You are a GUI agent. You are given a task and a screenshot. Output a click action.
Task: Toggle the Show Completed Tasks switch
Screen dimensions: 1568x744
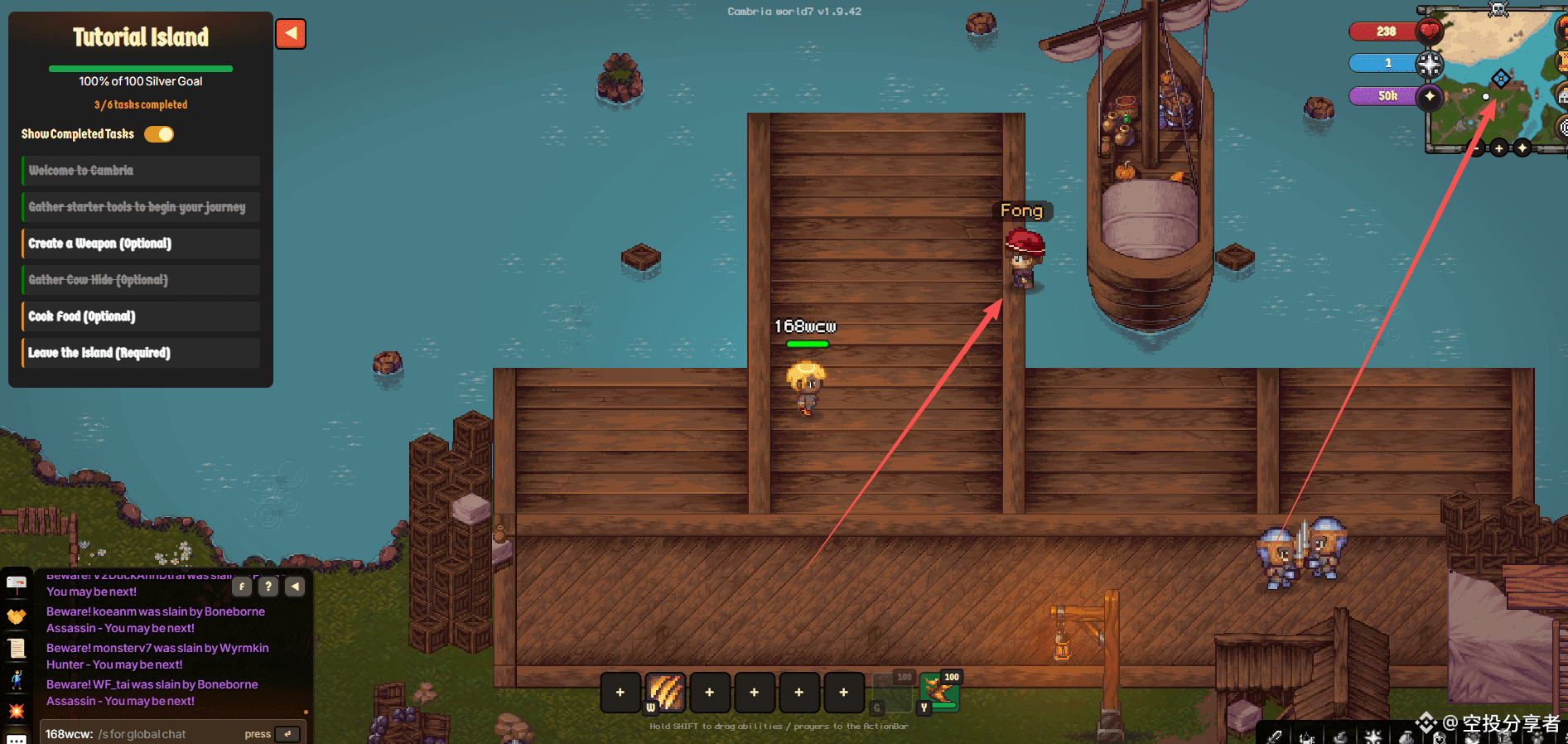pos(159,134)
